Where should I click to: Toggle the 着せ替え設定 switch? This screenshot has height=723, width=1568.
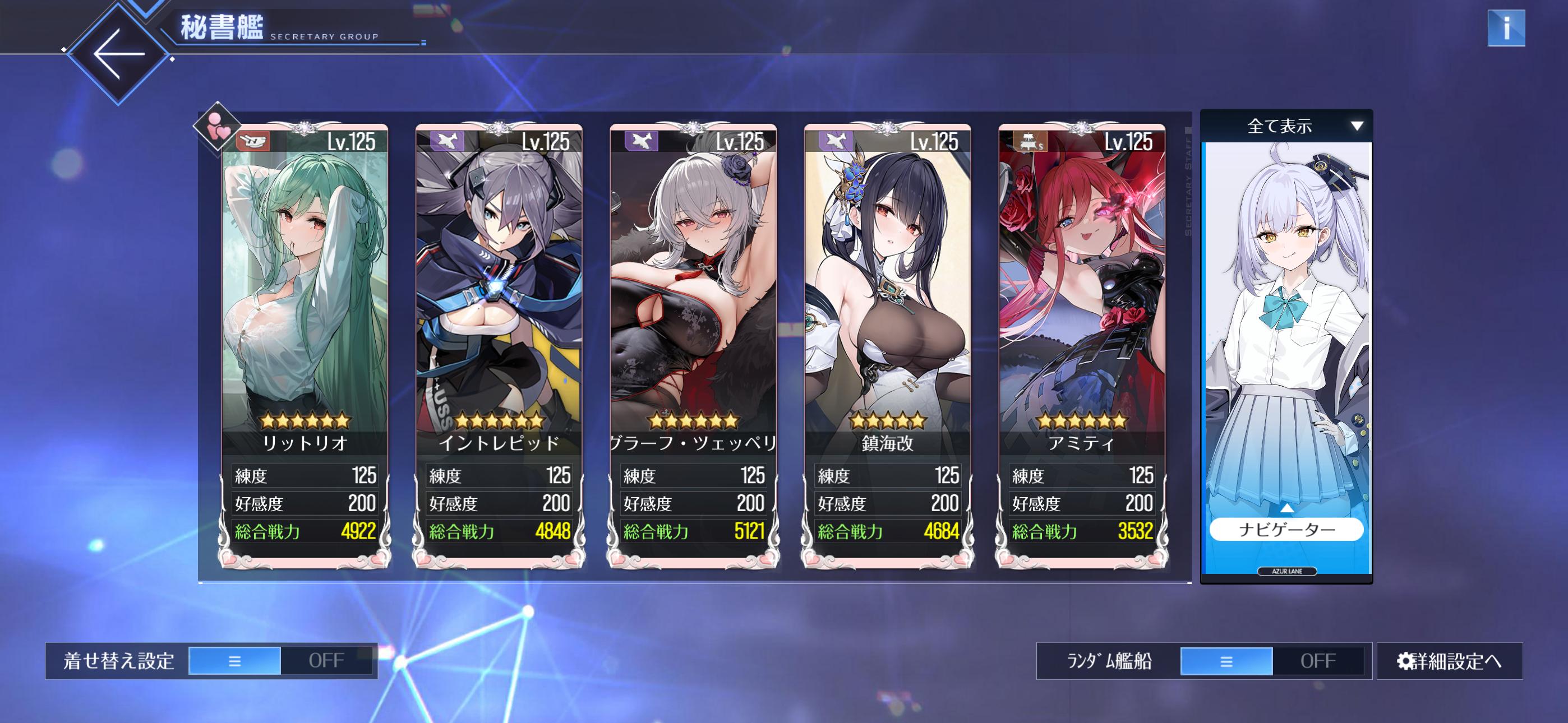pos(280,661)
